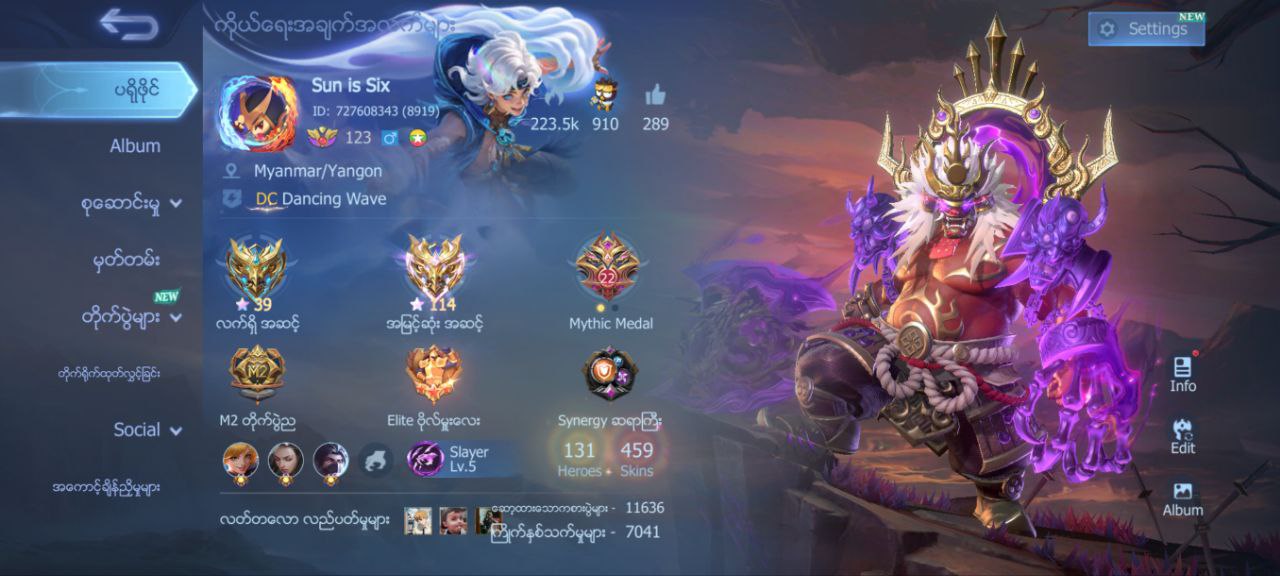Expand the Social menu section
This screenshot has width=1280, height=576.
147,430
